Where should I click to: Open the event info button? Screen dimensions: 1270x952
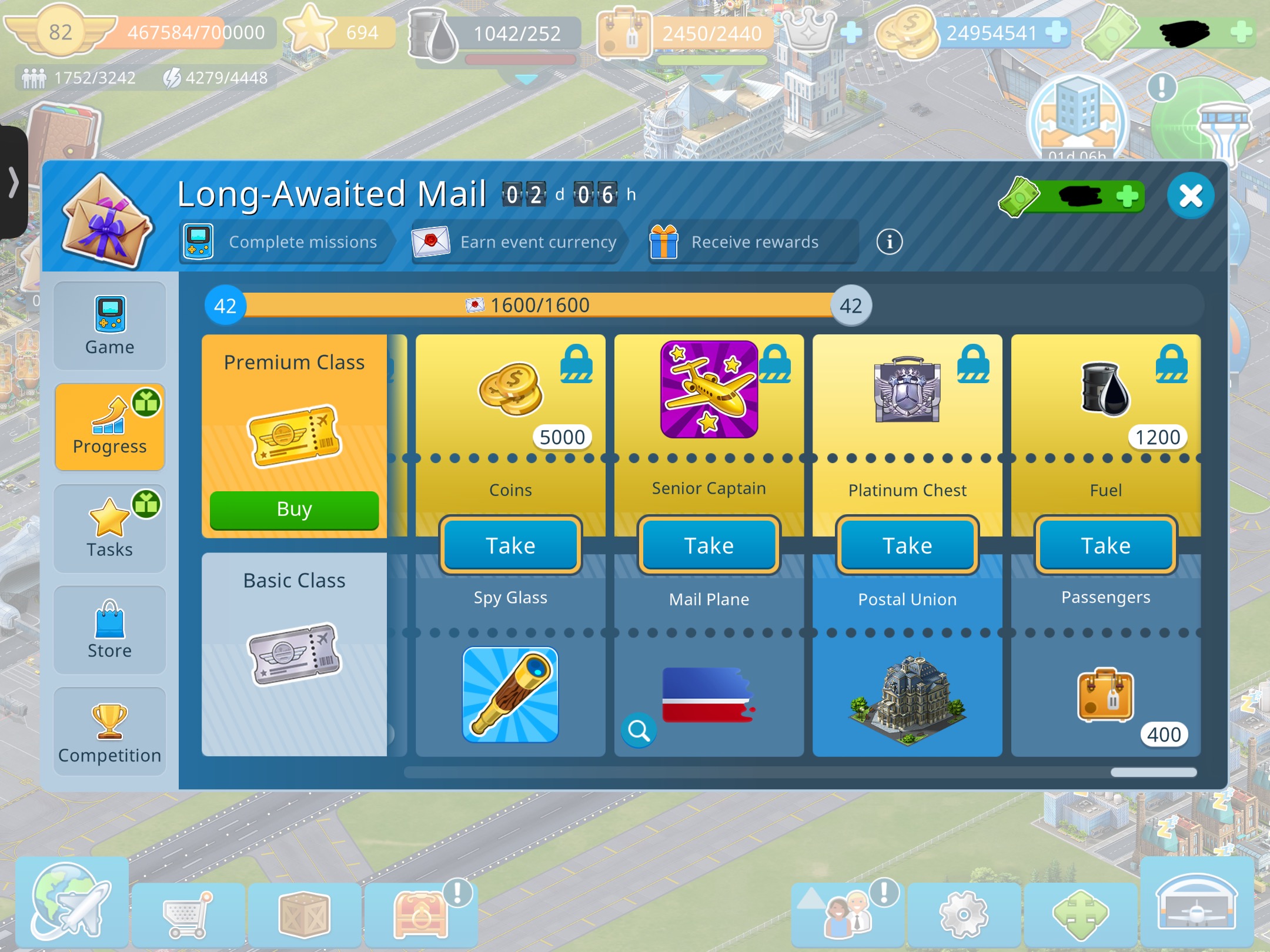(x=889, y=242)
